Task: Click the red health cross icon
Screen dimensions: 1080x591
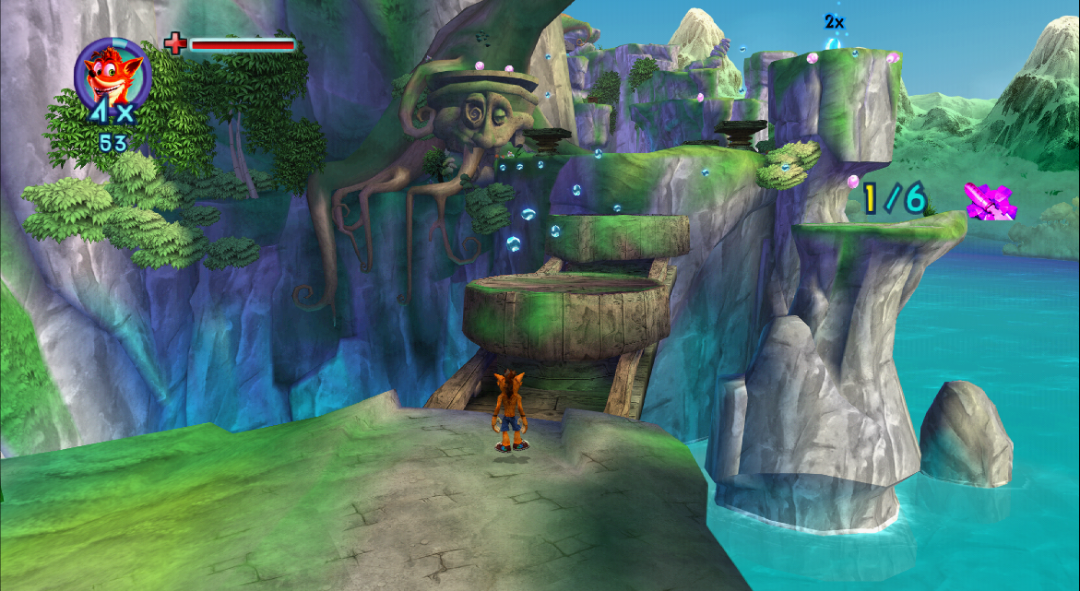Action: (x=175, y=43)
